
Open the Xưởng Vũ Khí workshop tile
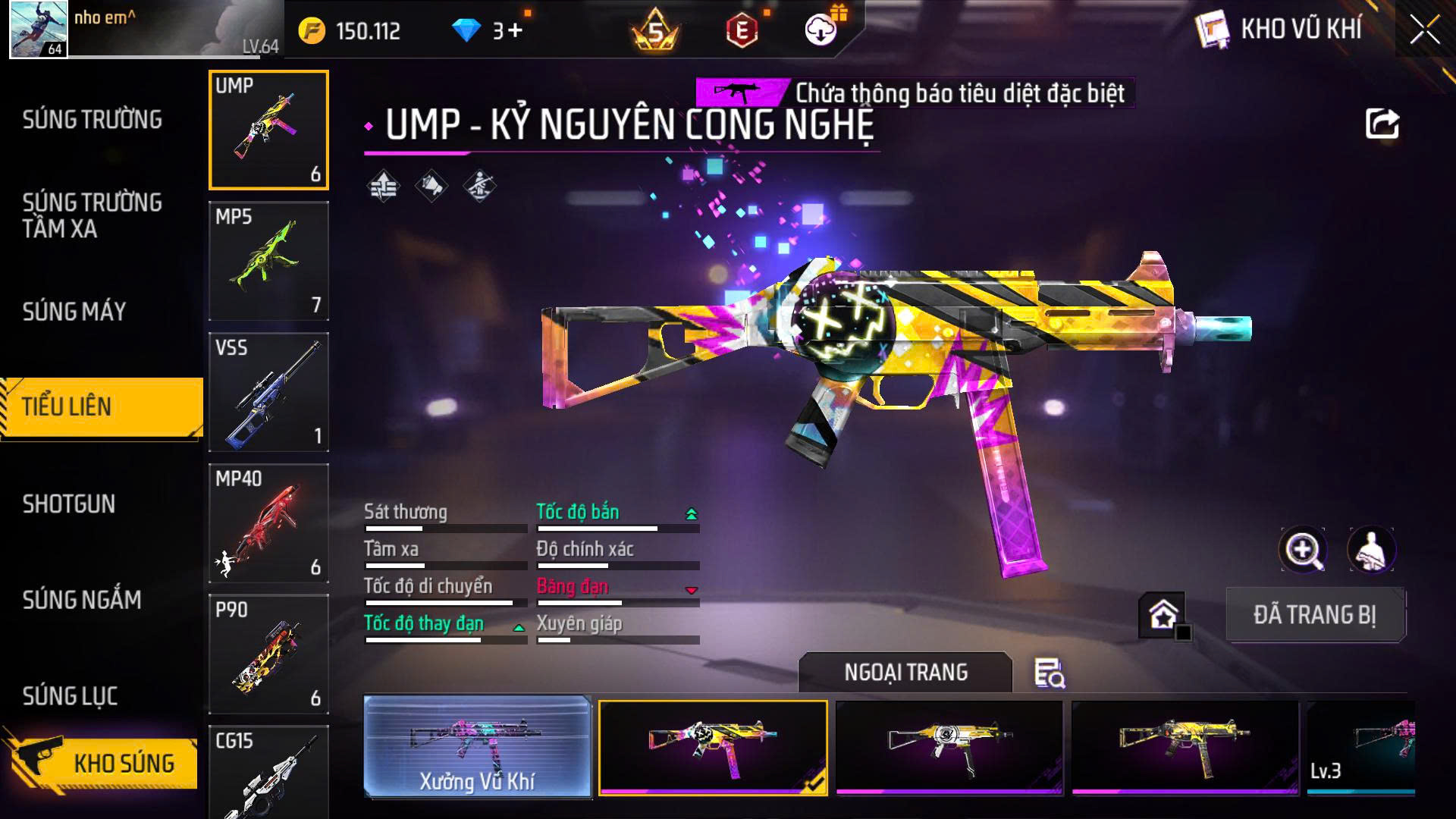[x=478, y=747]
